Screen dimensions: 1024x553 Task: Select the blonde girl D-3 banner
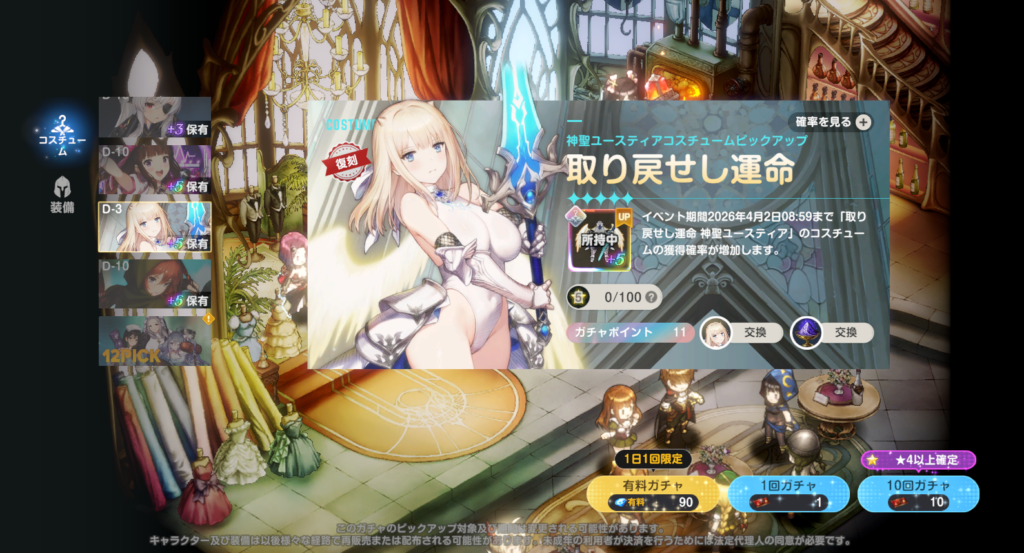tap(155, 226)
